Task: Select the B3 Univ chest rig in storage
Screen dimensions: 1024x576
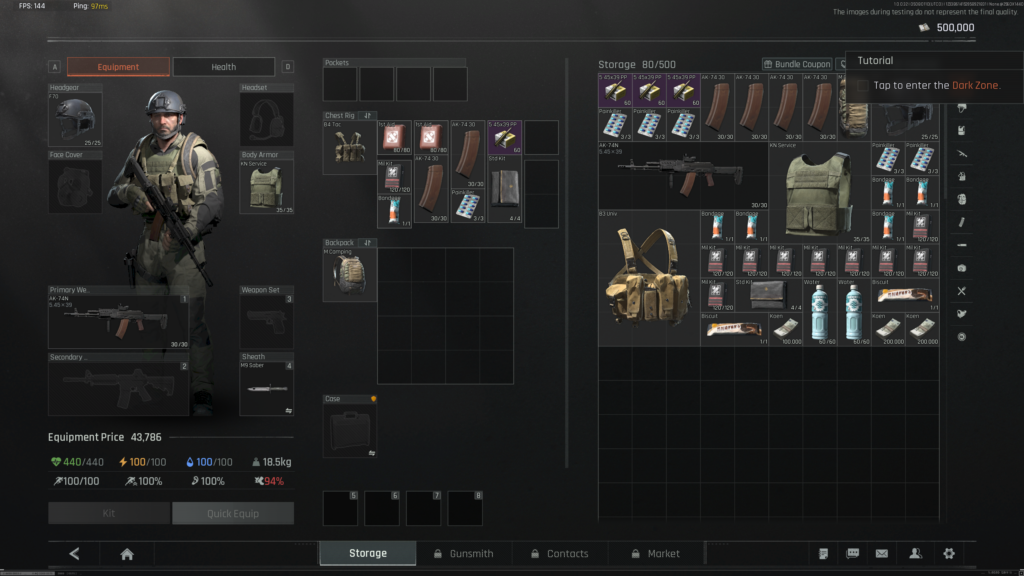Action: tap(648, 278)
